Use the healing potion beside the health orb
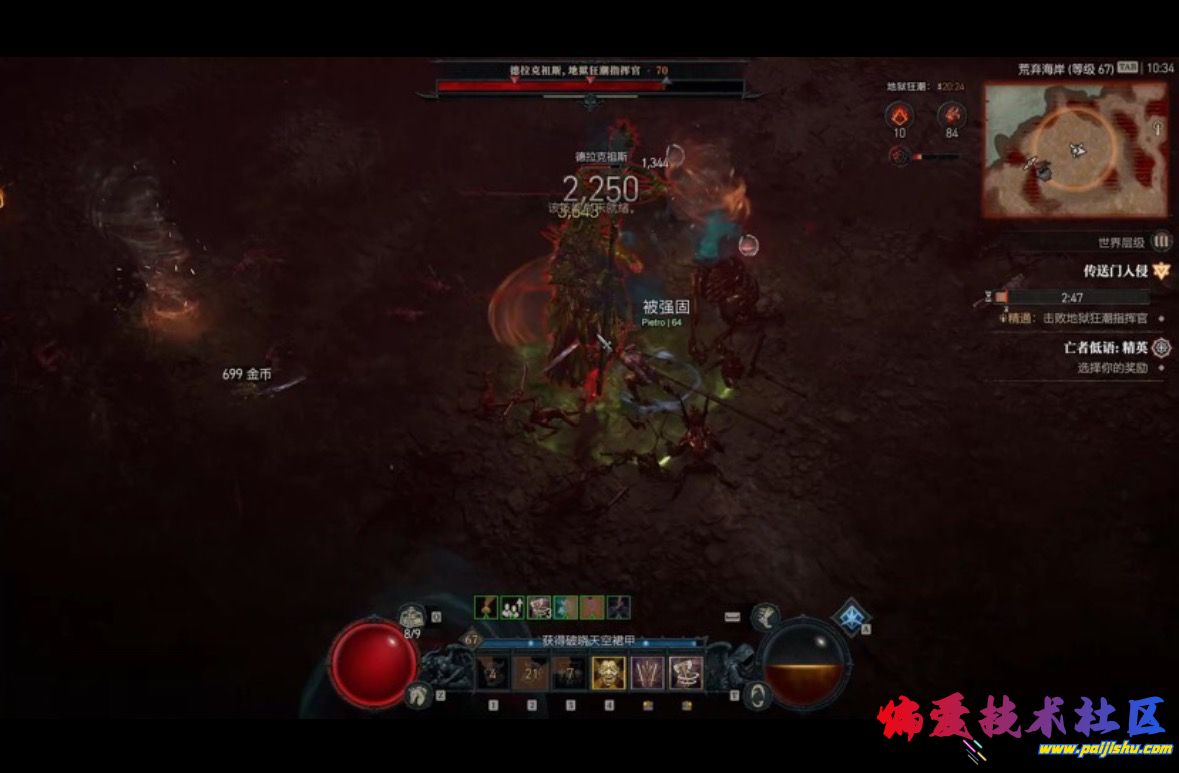The width and height of the screenshot is (1179, 773). coord(416,695)
